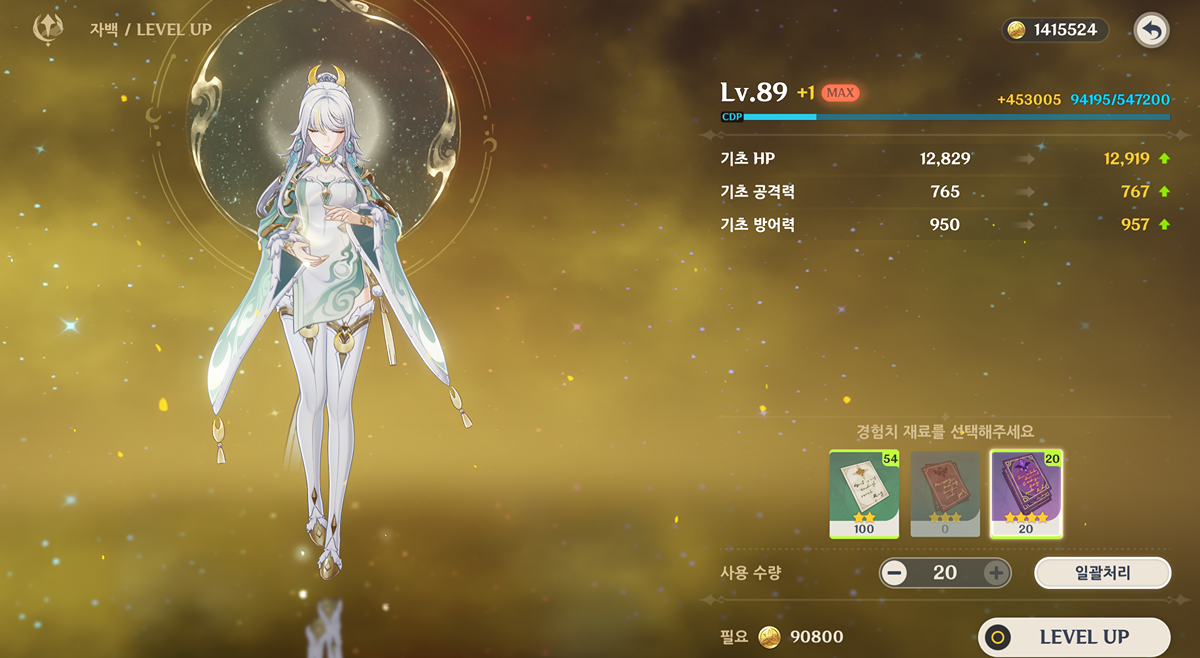Select the four-star purple EXP book
Screen dimensions: 1200x658
click(x=1026, y=493)
